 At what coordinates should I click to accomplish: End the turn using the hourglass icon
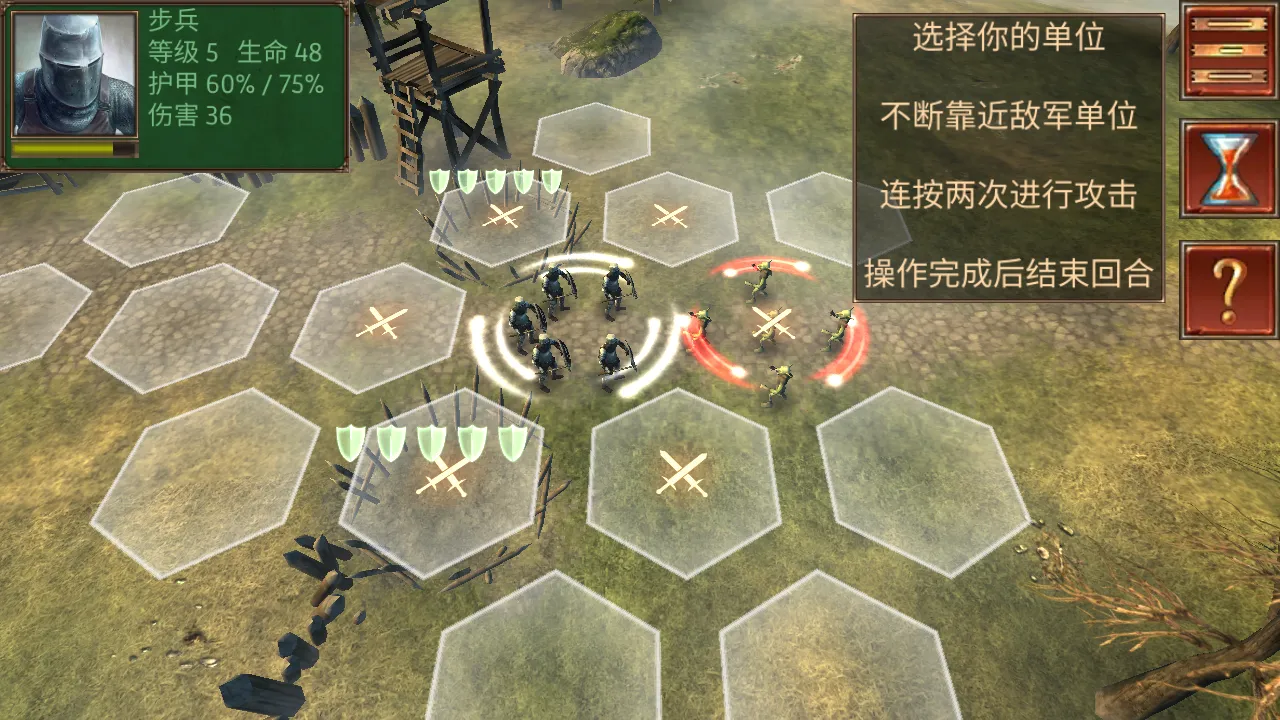[1227, 163]
